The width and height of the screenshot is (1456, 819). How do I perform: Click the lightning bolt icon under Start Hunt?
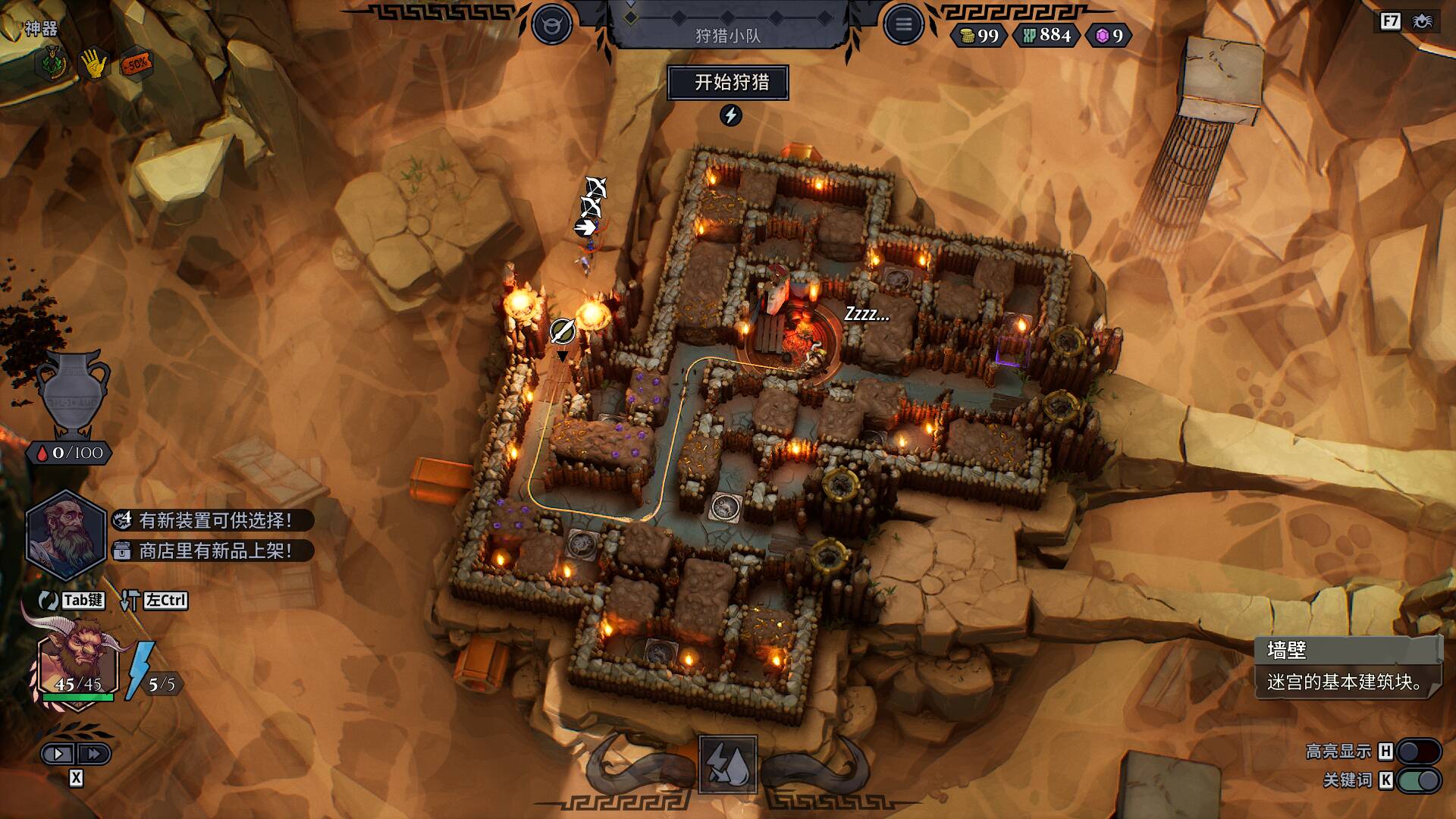click(730, 115)
